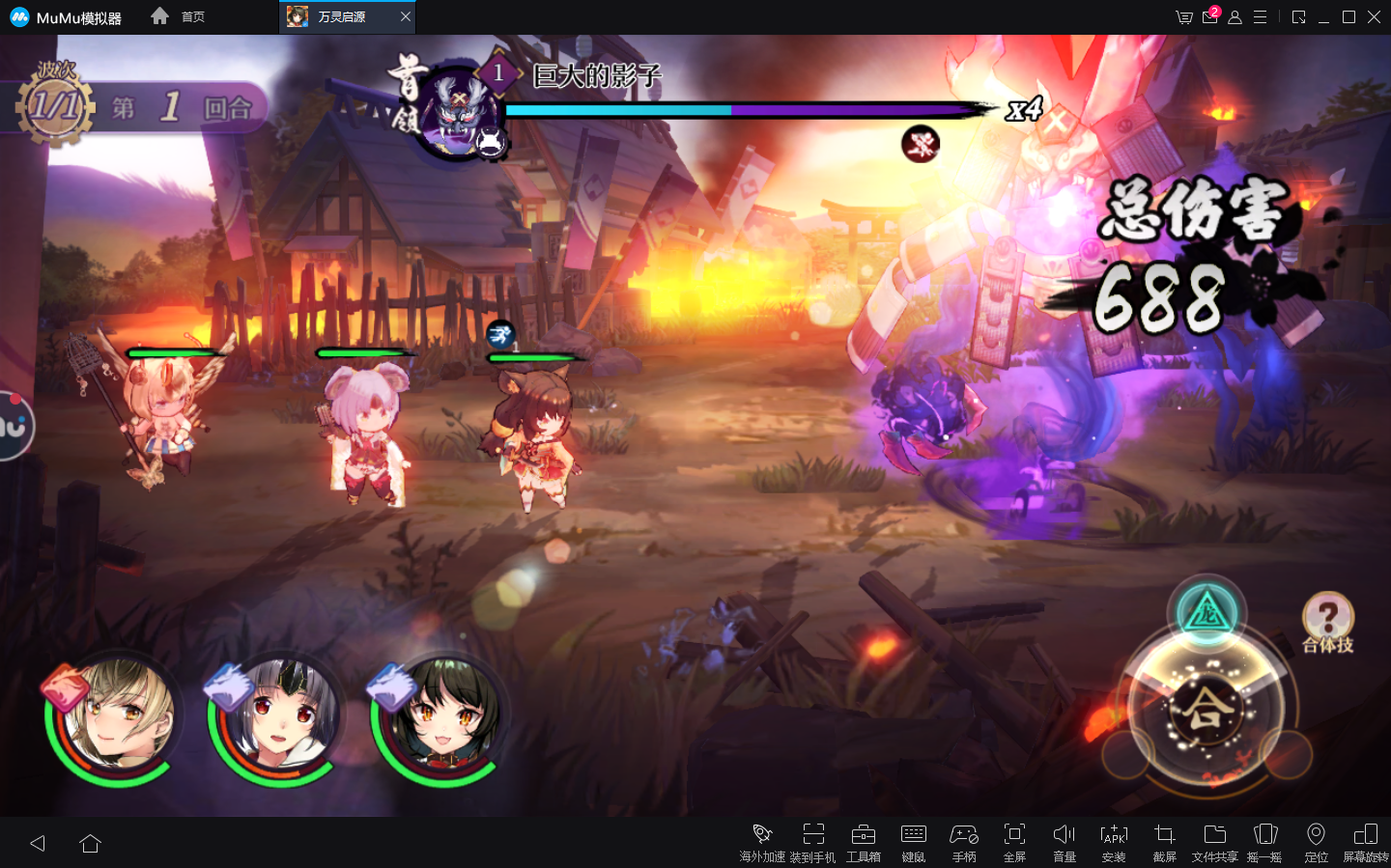Close the 万灵启源 emulator tab
Image resolution: width=1391 pixels, height=868 pixels.
pyautogui.click(x=406, y=16)
